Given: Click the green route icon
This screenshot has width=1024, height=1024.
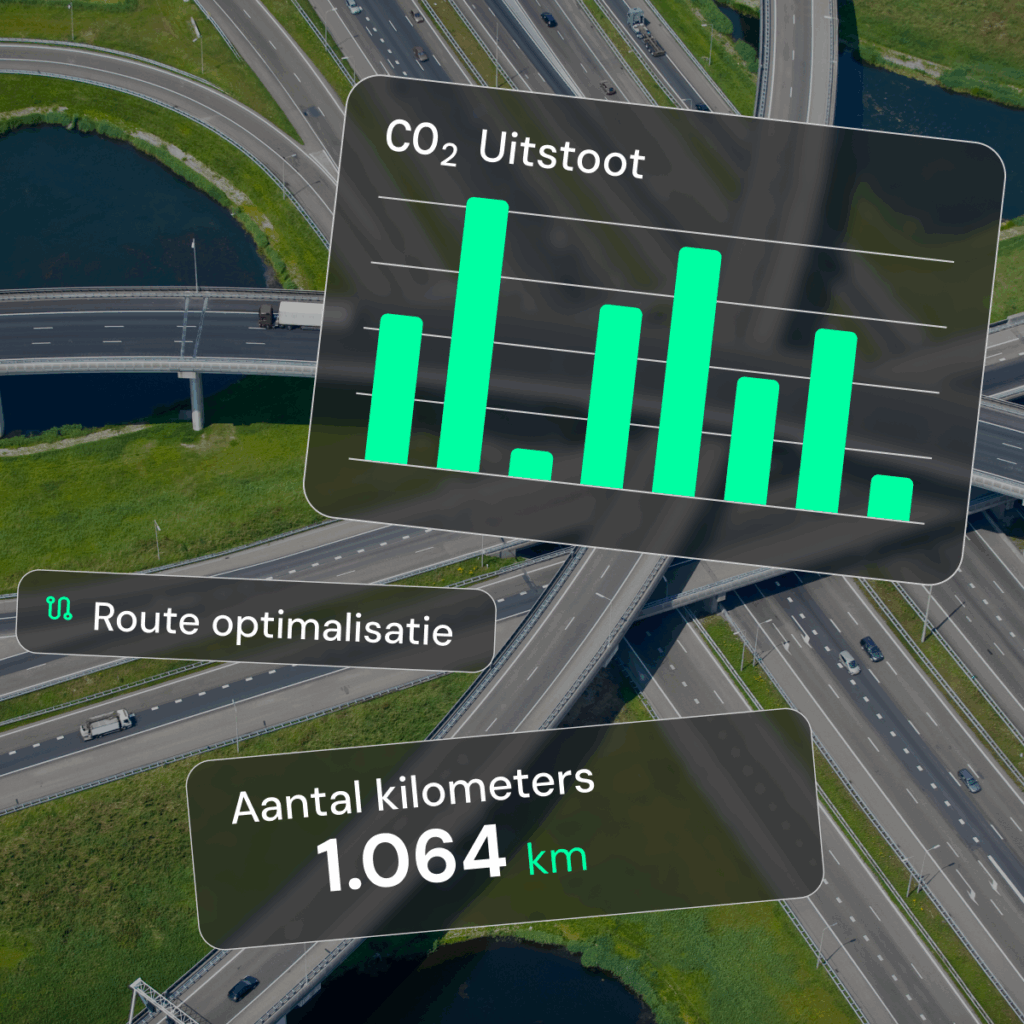Looking at the screenshot, I should pos(59,608).
